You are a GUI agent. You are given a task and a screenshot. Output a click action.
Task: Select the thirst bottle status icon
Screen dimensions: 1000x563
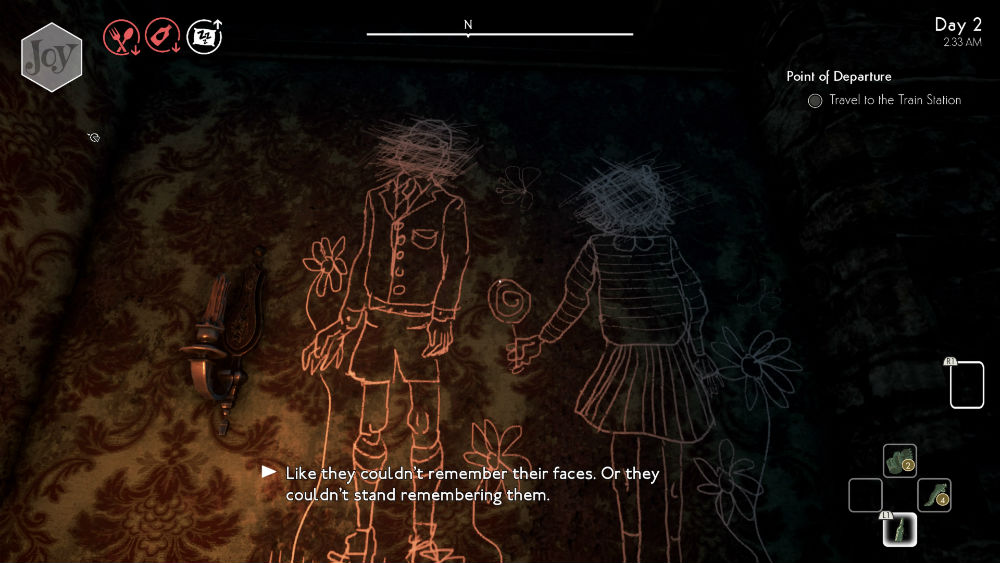[x=162, y=38]
